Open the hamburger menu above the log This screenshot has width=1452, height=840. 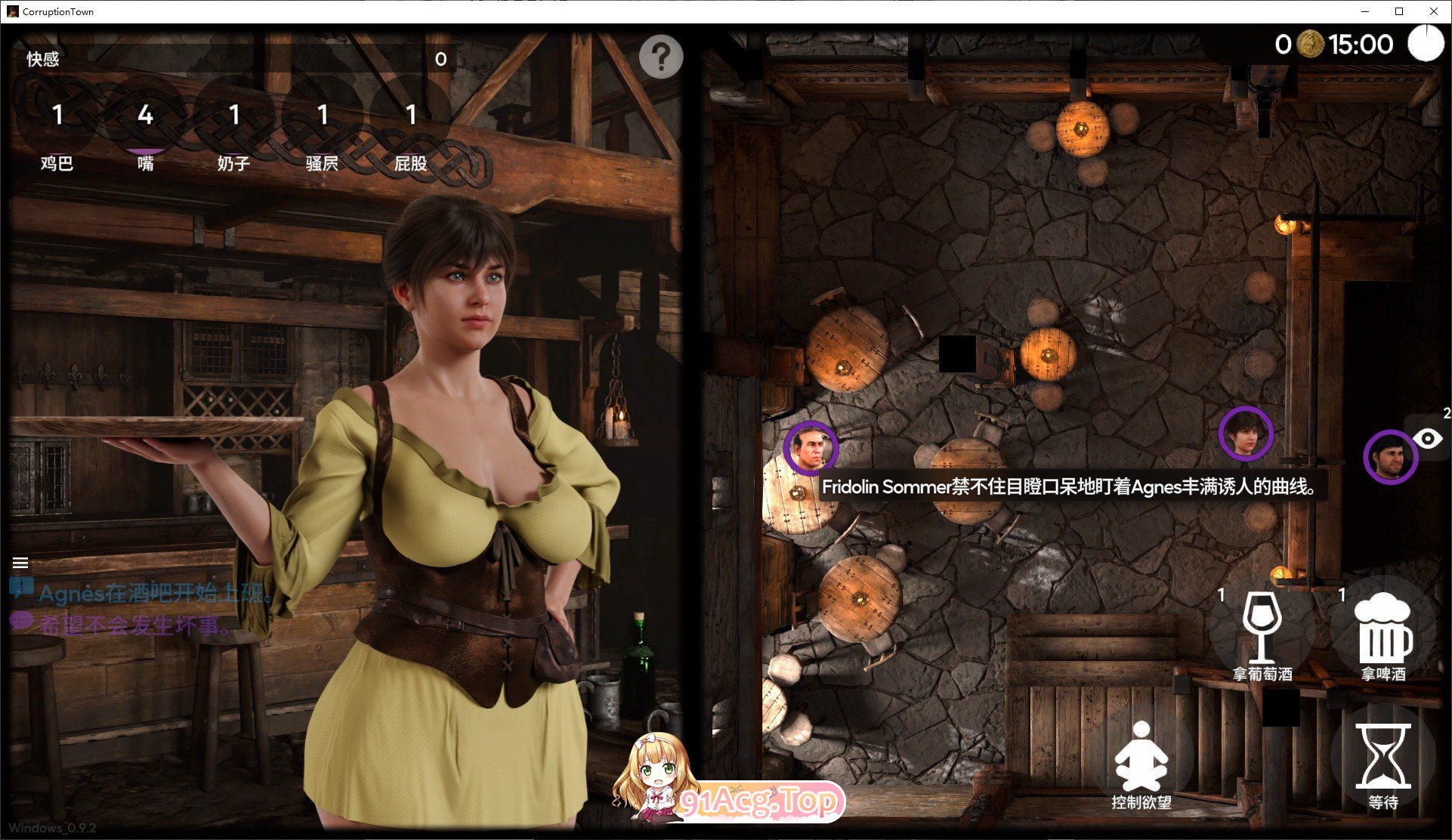pyautogui.click(x=20, y=563)
